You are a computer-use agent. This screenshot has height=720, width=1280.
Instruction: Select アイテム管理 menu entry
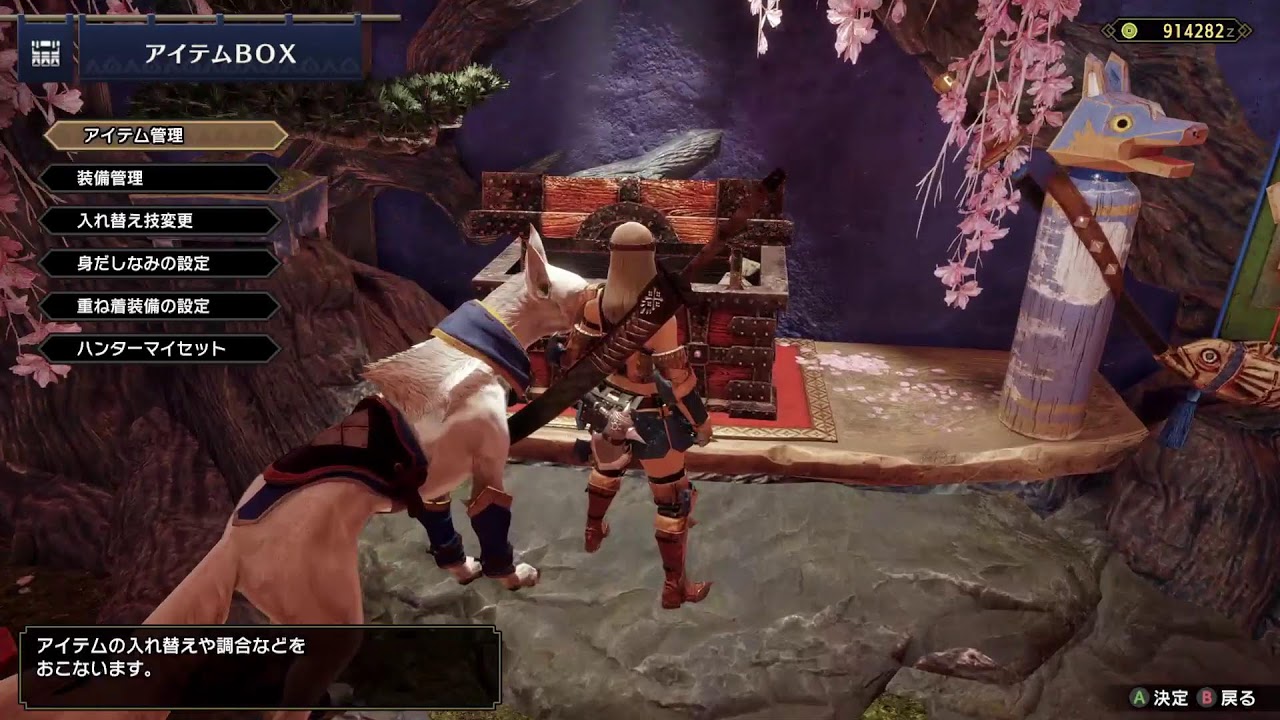pyautogui.click(x=165, y=135)
